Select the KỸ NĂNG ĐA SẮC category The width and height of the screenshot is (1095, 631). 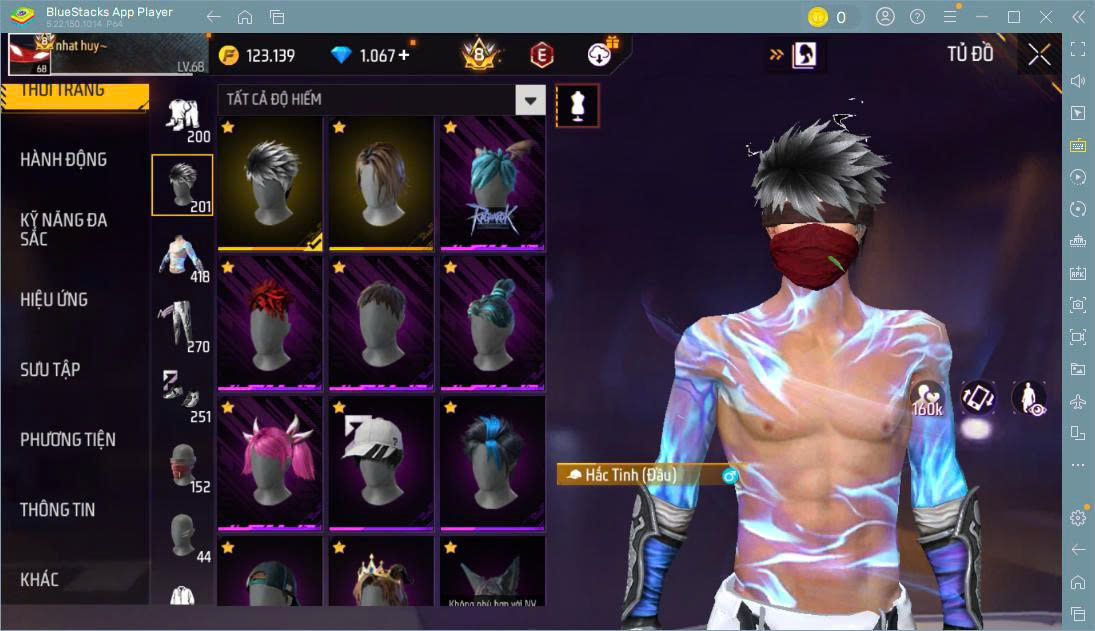click(64, 229)
